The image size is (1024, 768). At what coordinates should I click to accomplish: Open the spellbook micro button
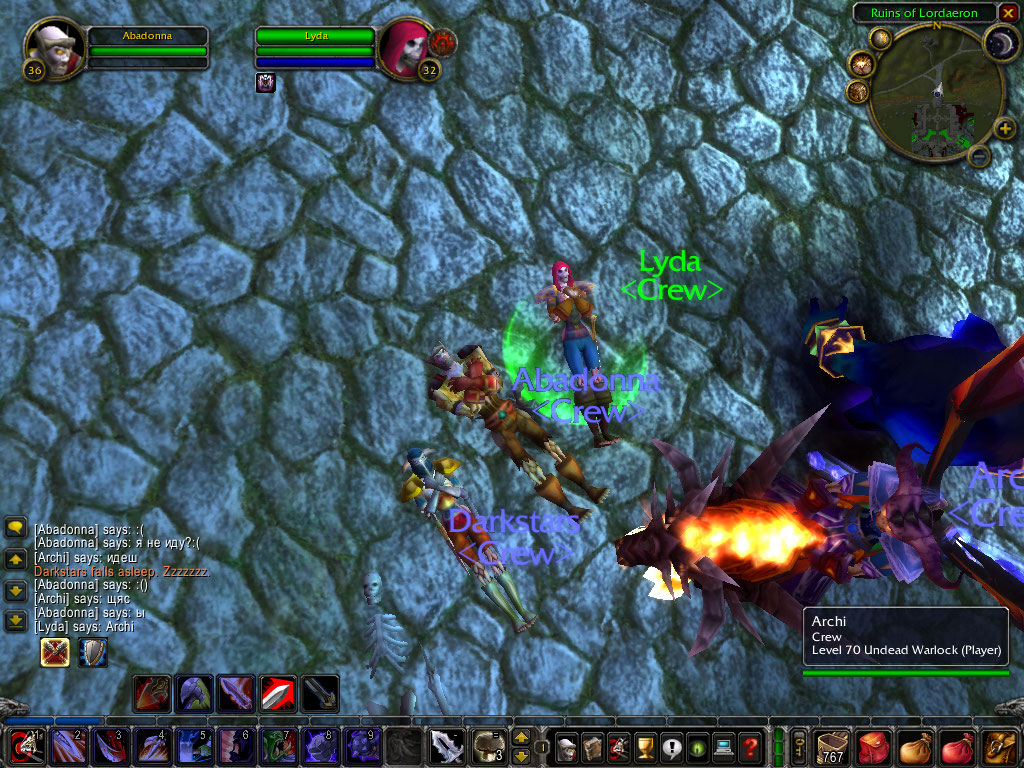tap(593, 746)
